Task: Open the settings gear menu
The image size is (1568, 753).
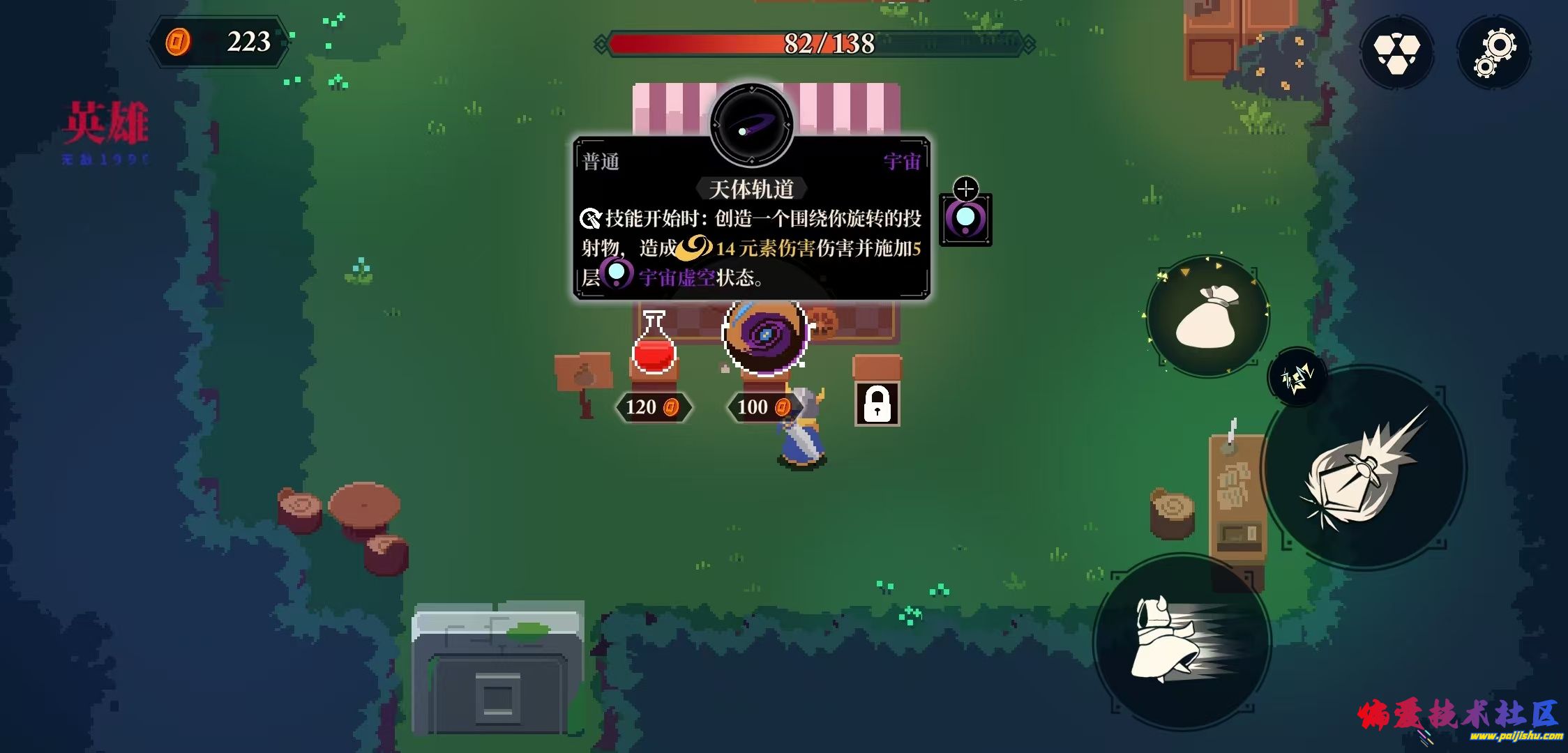Action: click(1495, 51)
